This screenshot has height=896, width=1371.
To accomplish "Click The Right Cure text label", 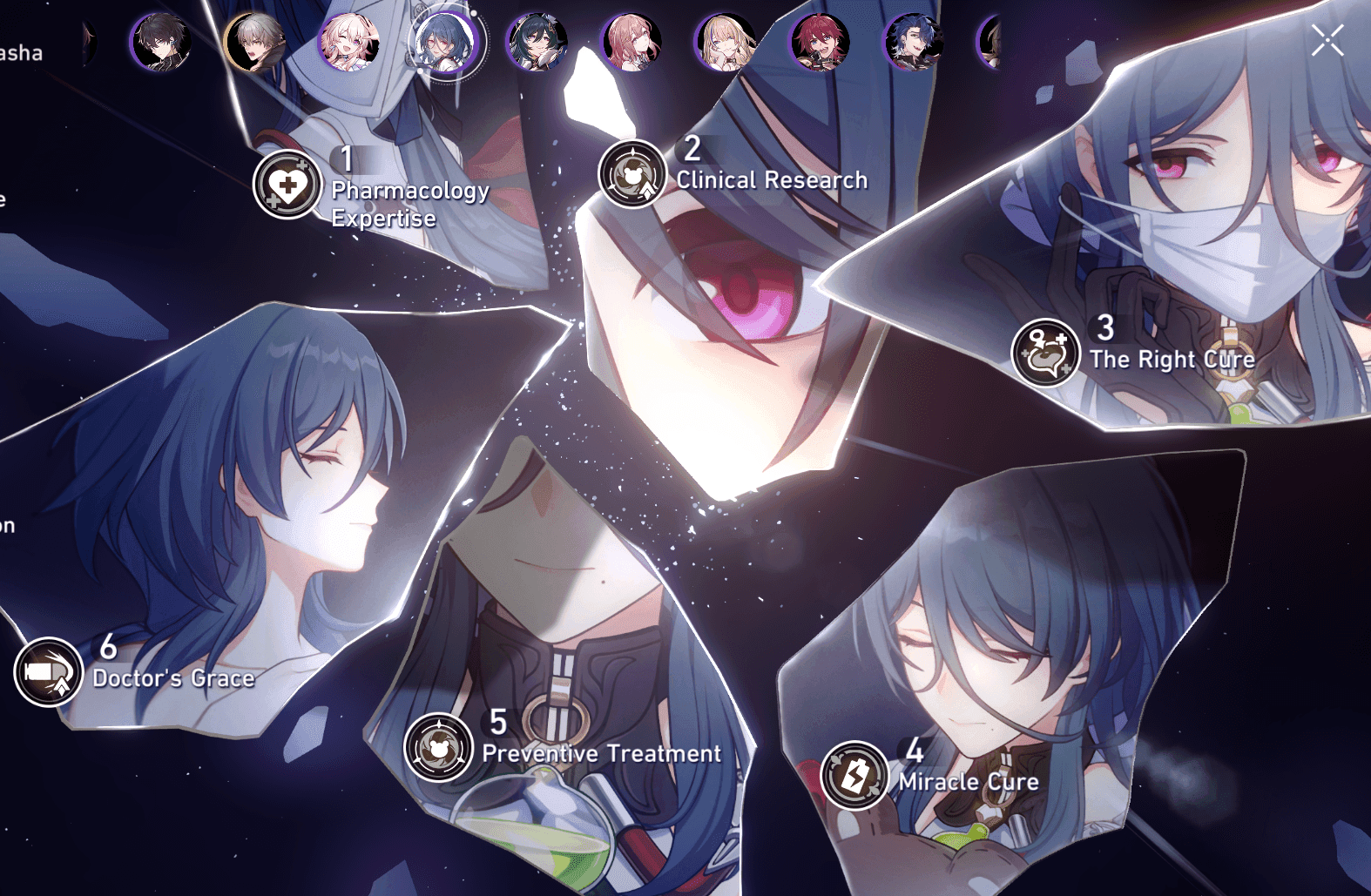I will coord(1173,359).
